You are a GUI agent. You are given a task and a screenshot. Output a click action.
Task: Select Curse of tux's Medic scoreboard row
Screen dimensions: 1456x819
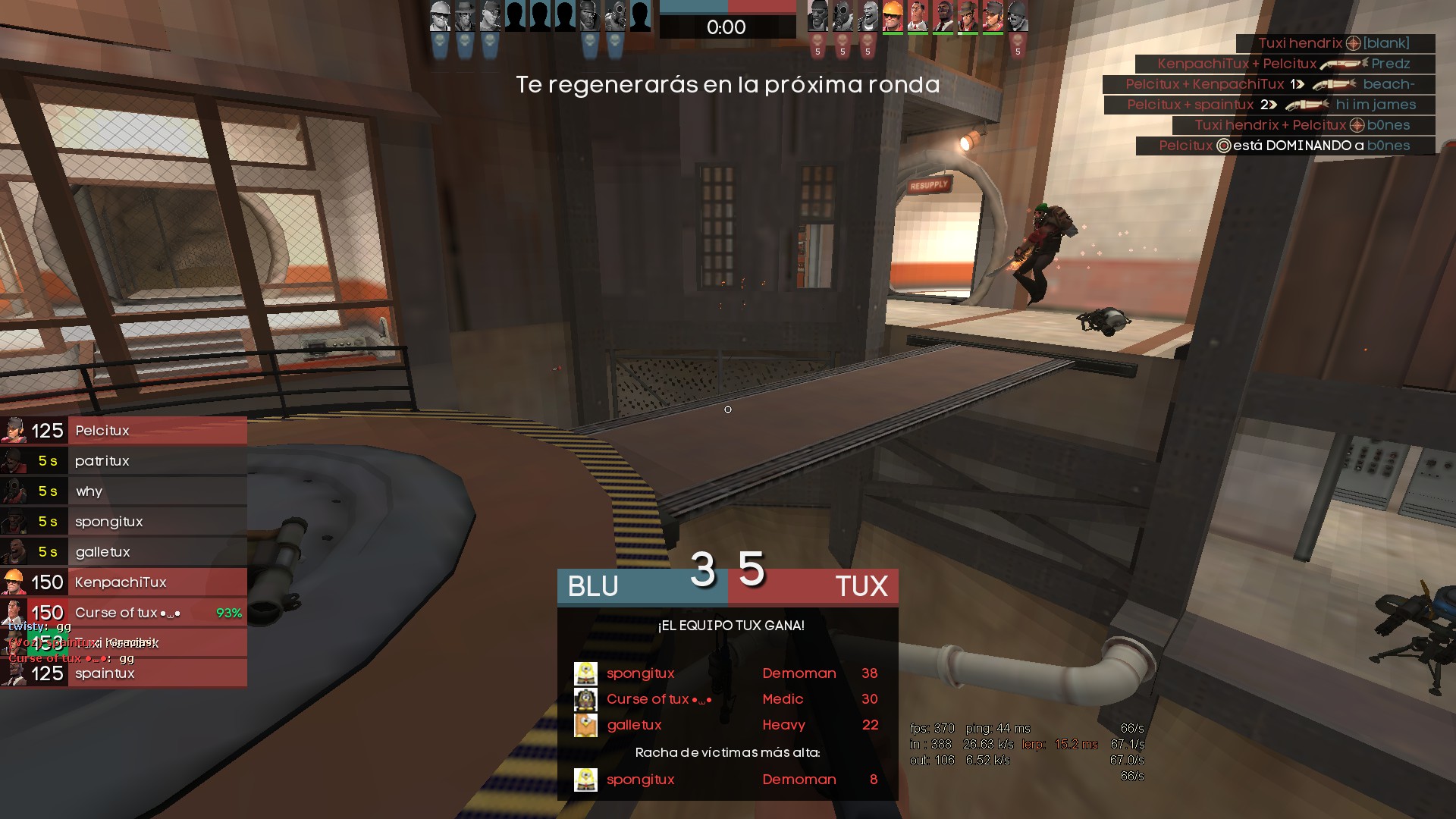coord(726,699)
